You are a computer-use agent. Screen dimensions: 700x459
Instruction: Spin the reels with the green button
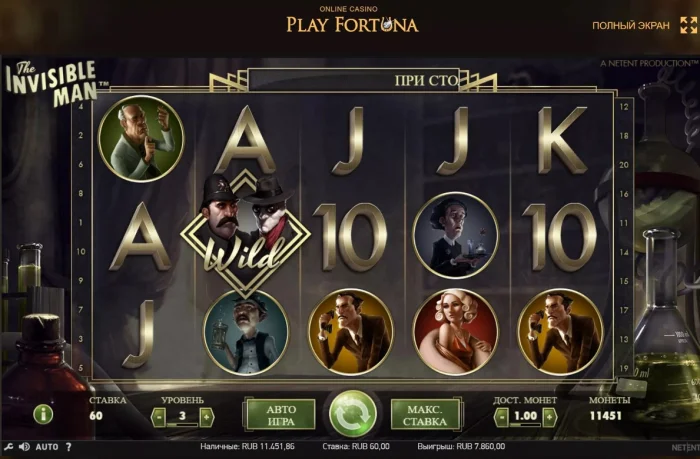pos(353,413)
